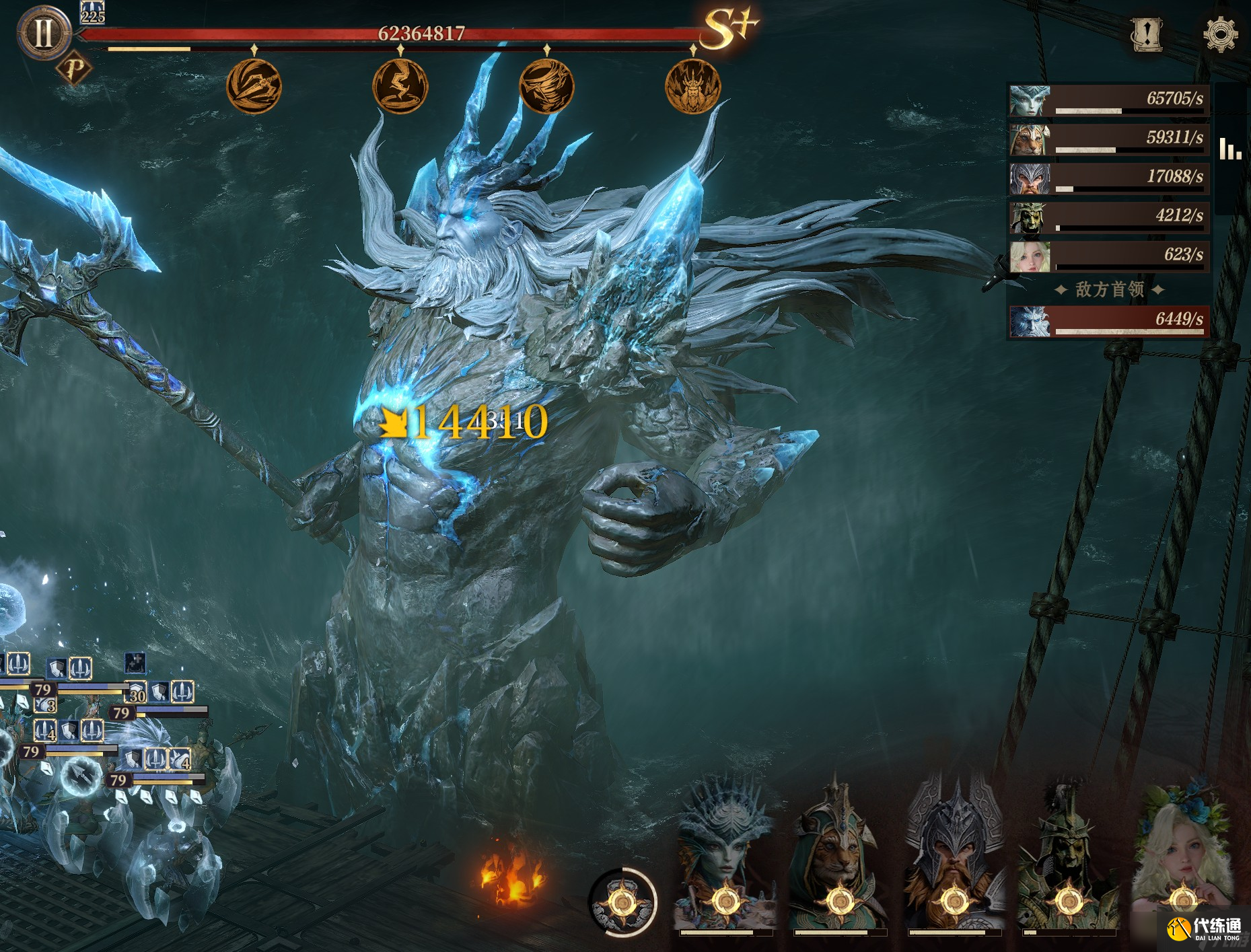Activate the sea siren hero's ultimate
The image size is (1251, 952).
[725, 900]
